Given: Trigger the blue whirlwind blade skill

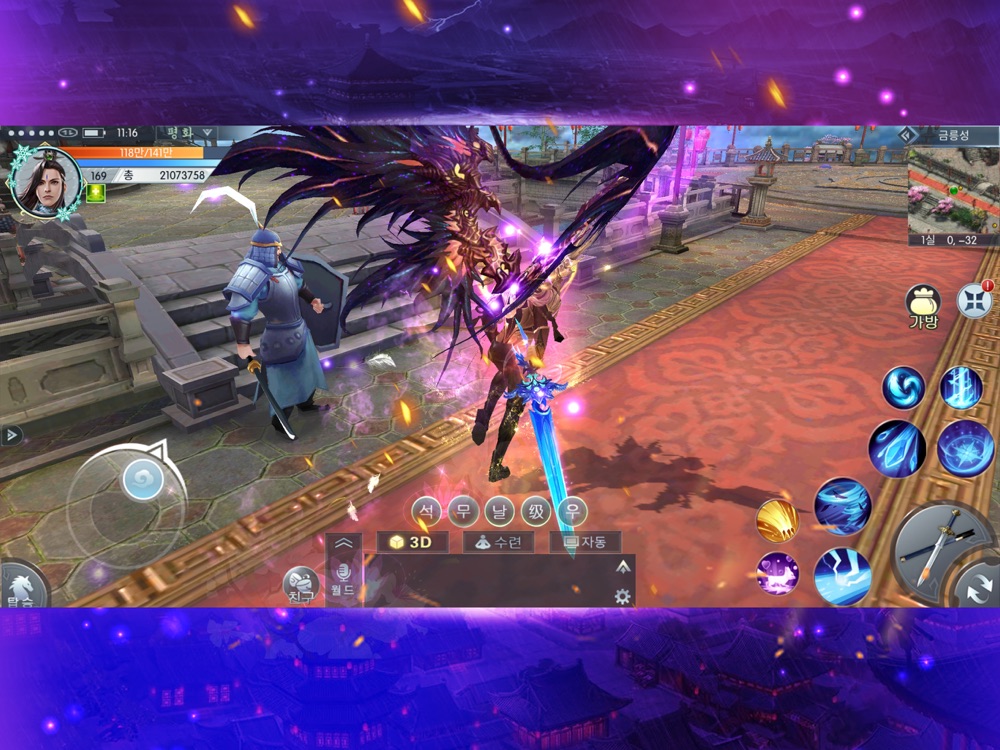Looking at the screenshot, I should pos(842,506).
